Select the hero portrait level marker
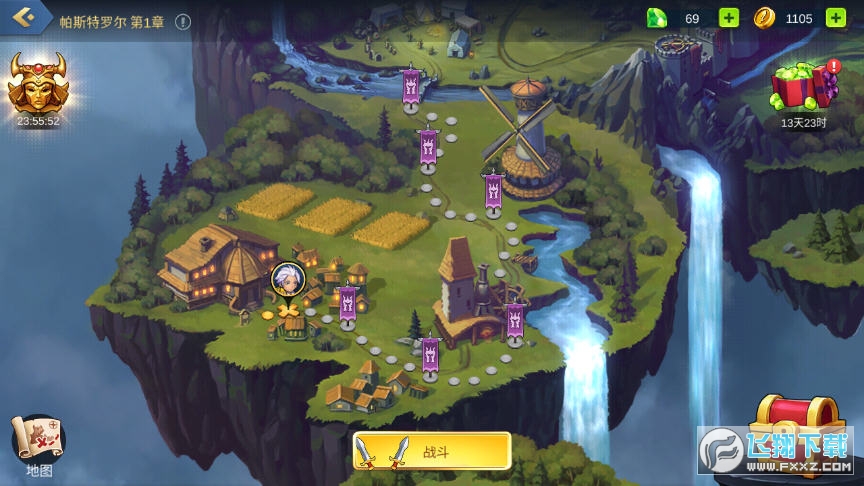This screenshot has height=486, width=864. [285, 278]
